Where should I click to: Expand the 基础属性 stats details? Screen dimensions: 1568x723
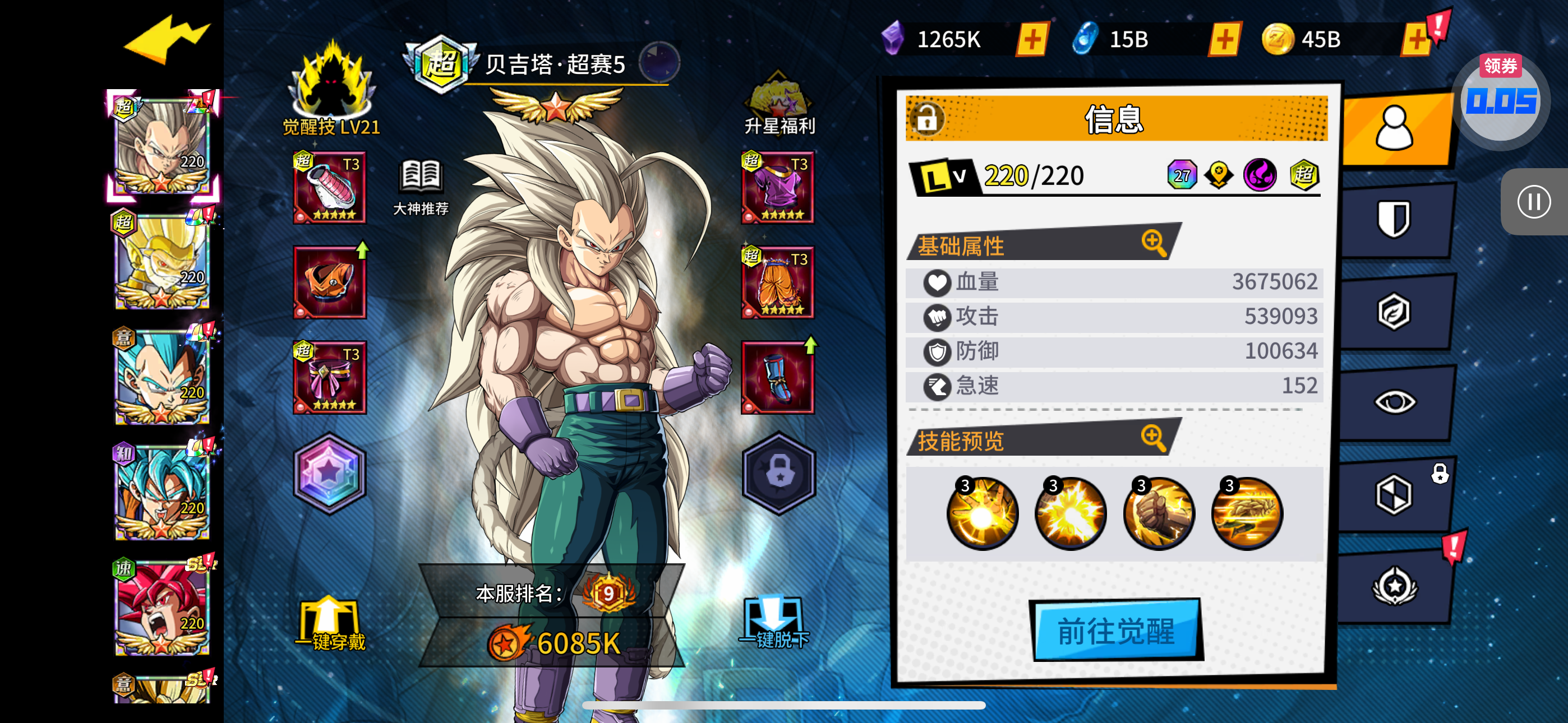(x=1154, y=243)
